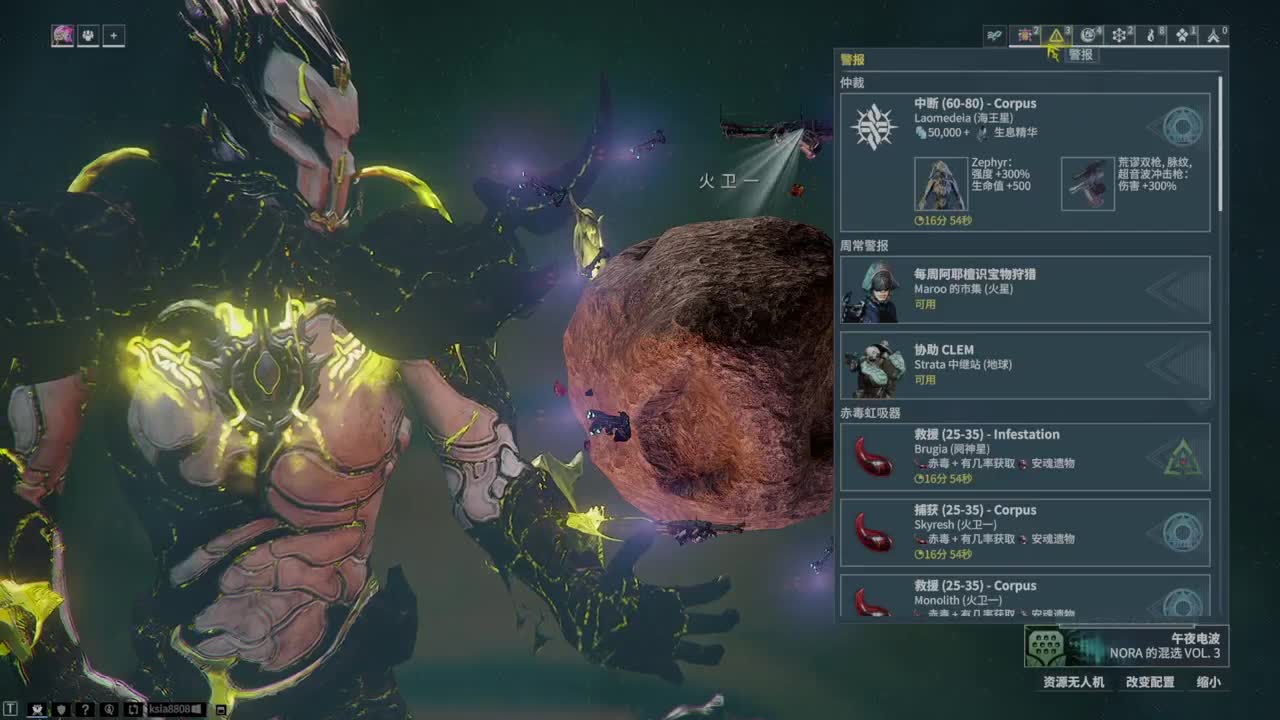Open the snowflake-icon world state tab
The height and width of the screenshot is (720, 1280).
tap(1121, 36)
